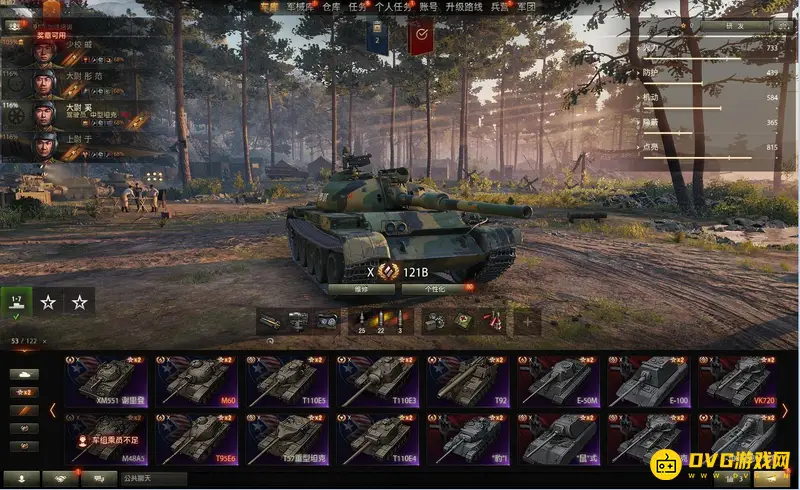Open the 个性化 (Customization) button
800x490 pixels.
tap(437, 288)
